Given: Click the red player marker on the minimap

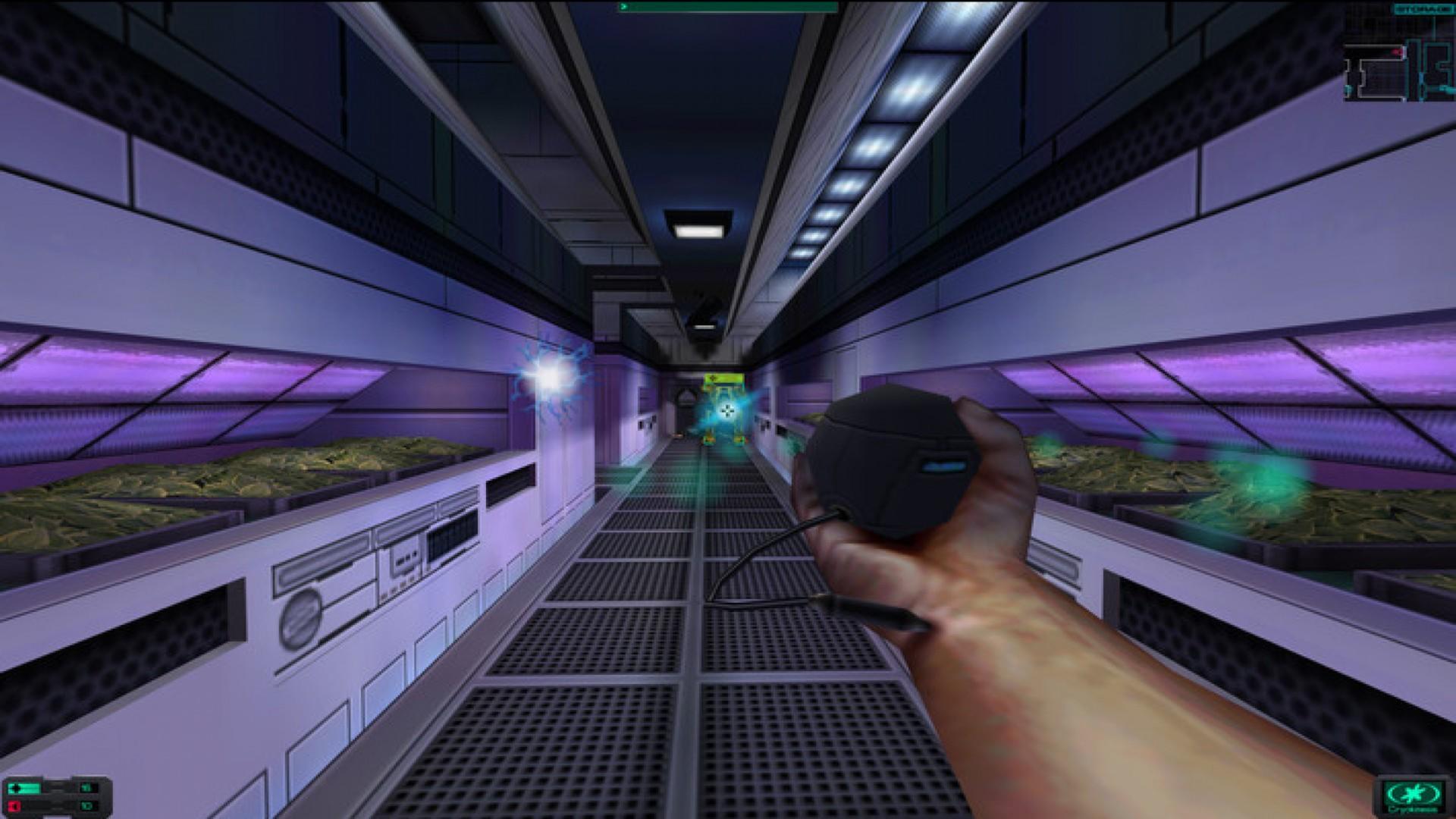Looking at the screenshot, I should [1398, 52].
